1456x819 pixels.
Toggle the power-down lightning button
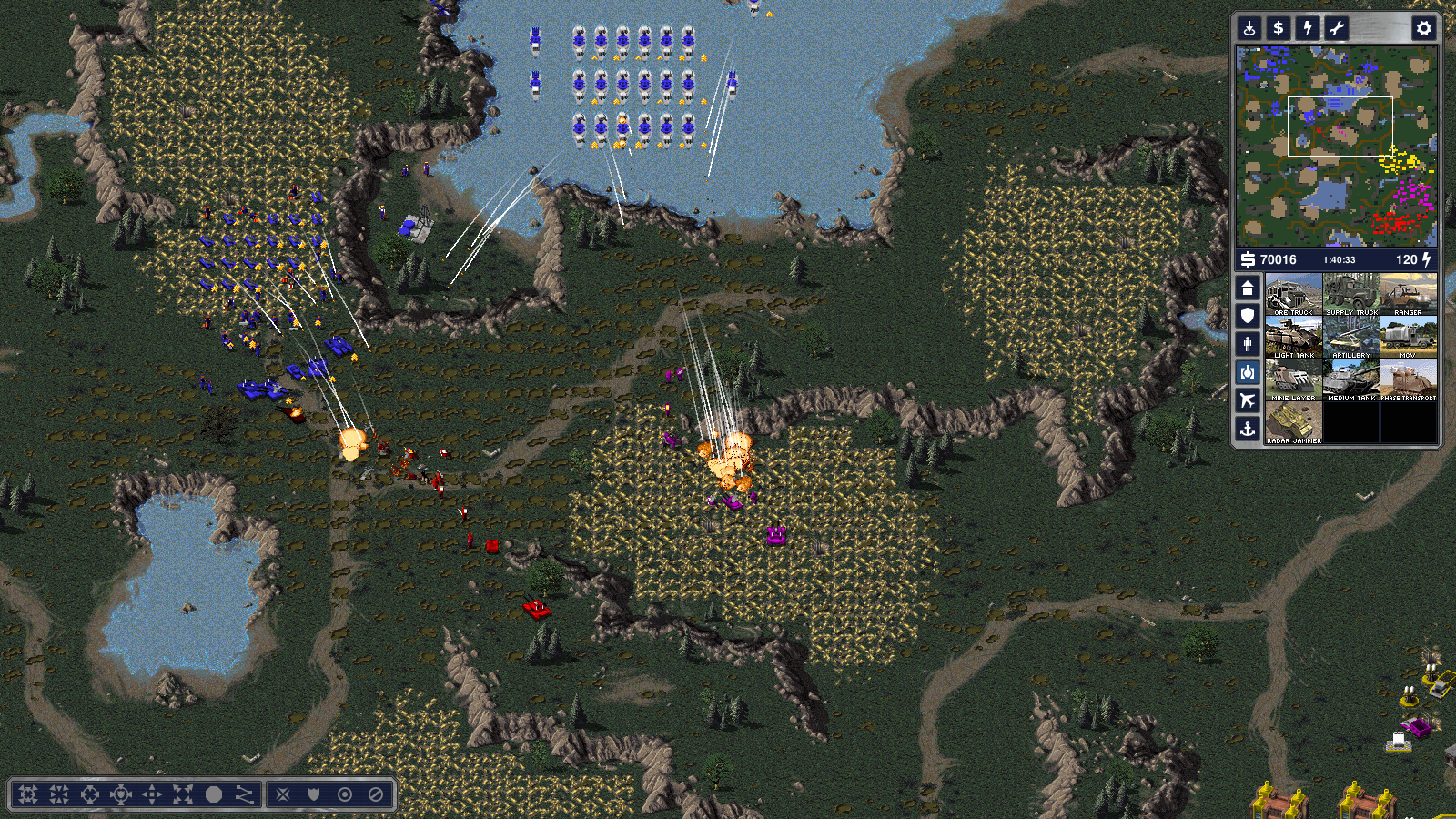pos(1308,28)
